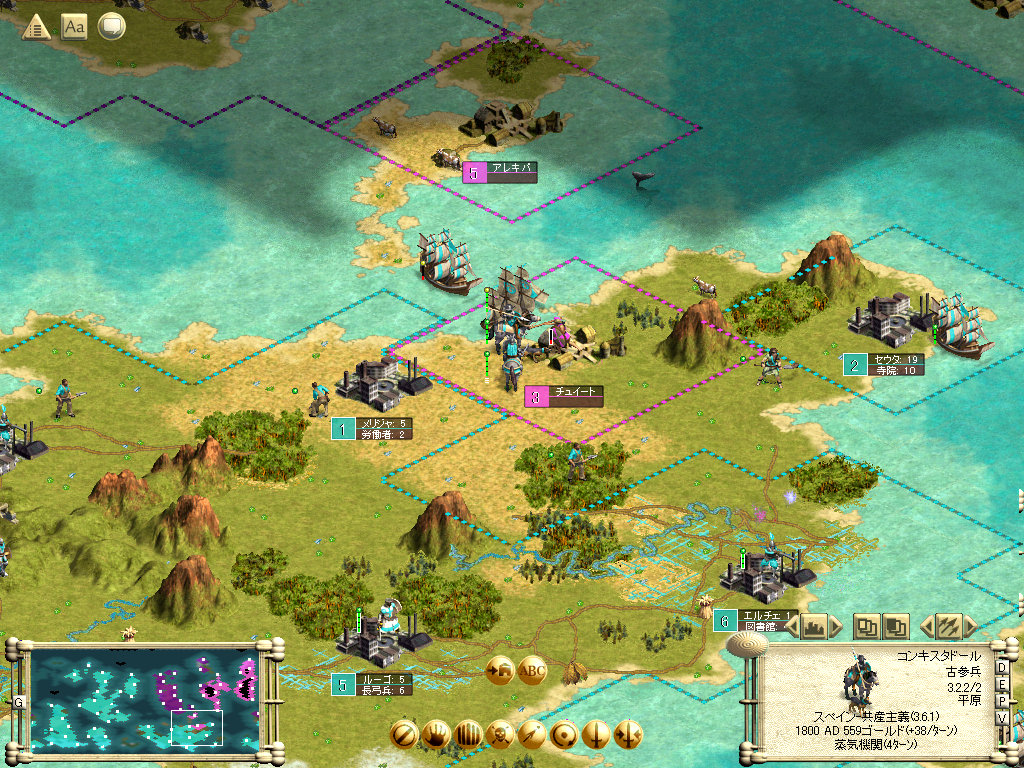Open the 'V' button on the info panel
1024x768 pixels.
coord(1001,718)
